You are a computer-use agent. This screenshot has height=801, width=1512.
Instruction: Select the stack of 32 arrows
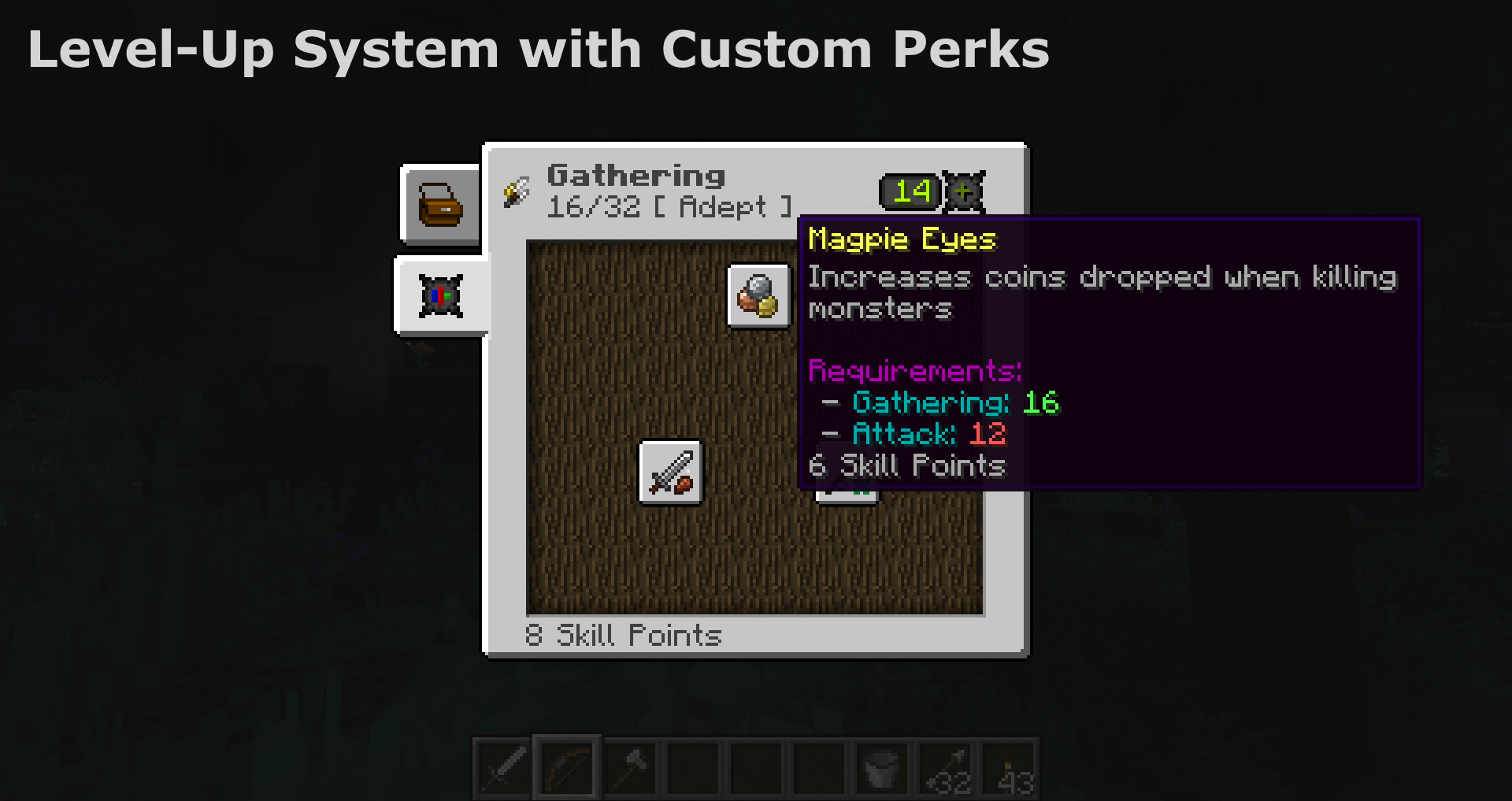tap(943, 768)
